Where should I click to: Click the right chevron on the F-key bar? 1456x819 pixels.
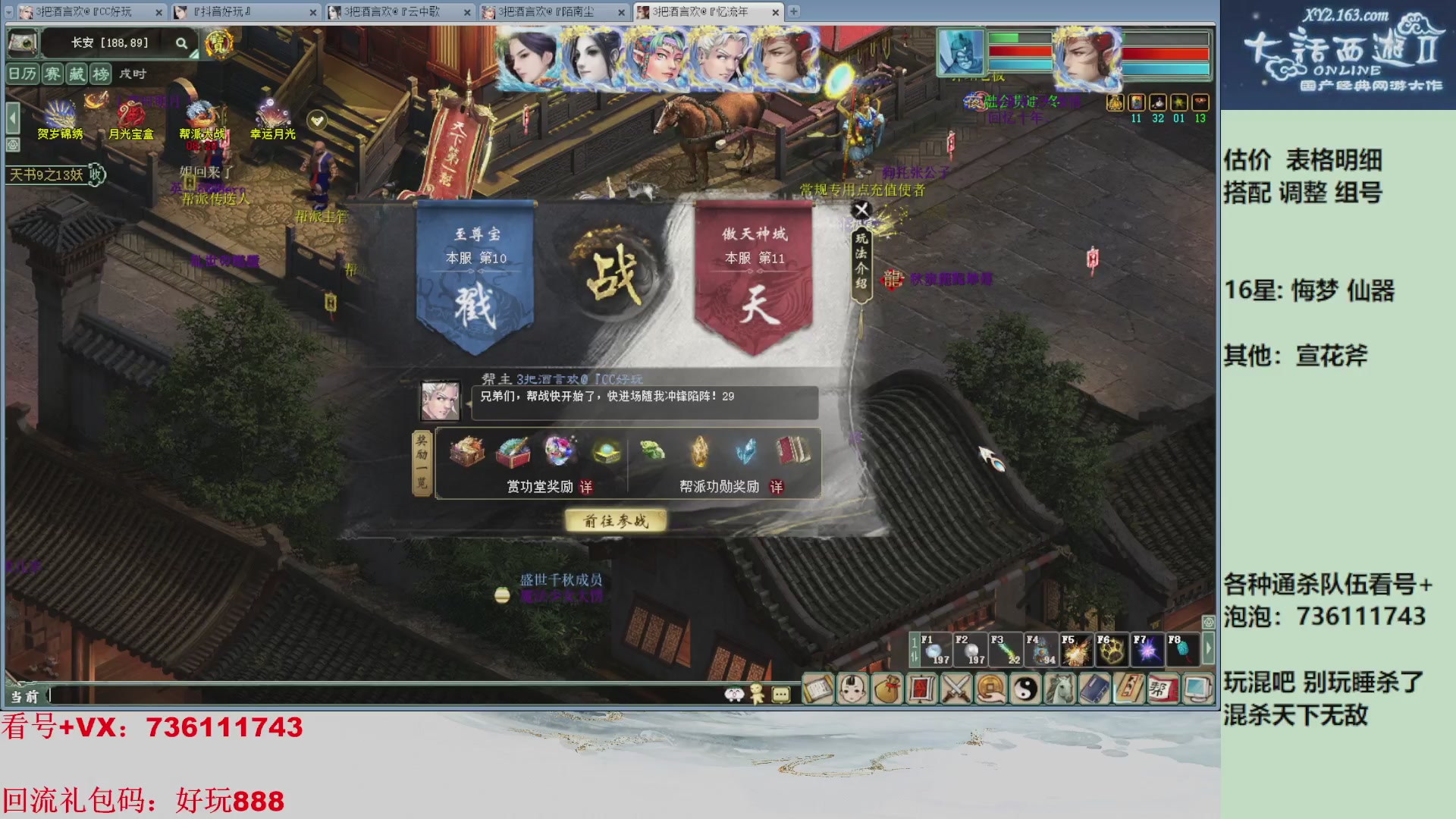click(x=1209, y=649)
